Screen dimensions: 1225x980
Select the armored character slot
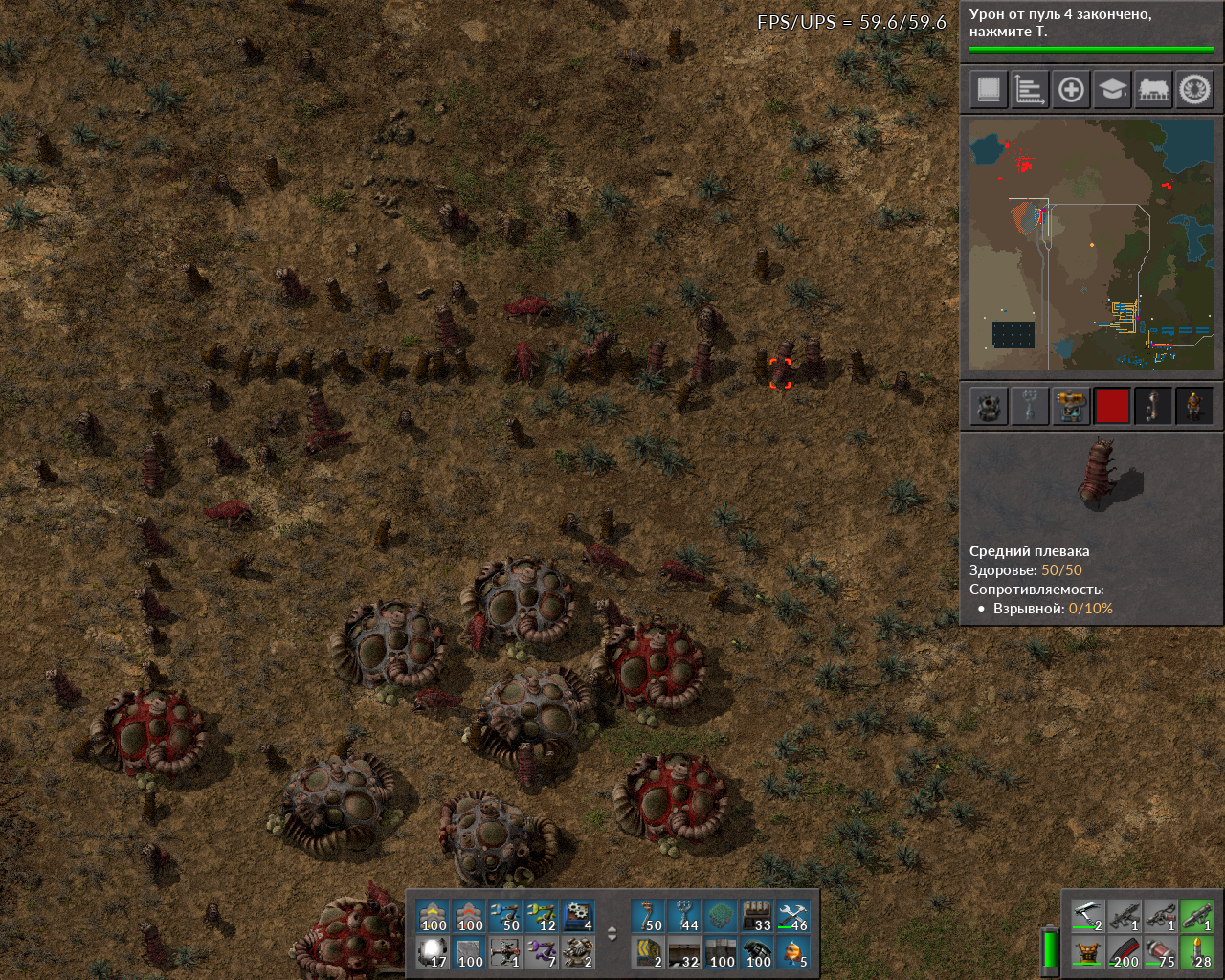click(x=1194, y=406)
